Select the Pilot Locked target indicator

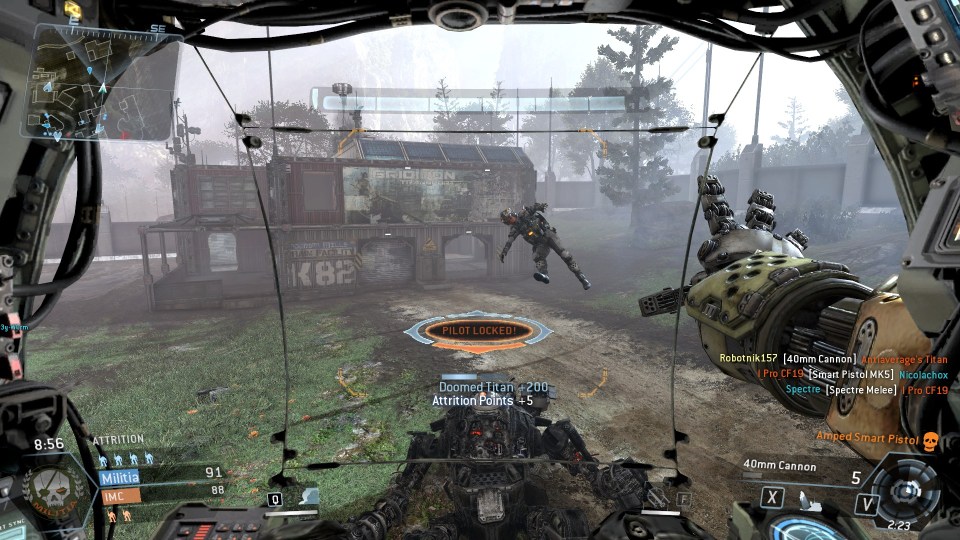coord(478,331)
